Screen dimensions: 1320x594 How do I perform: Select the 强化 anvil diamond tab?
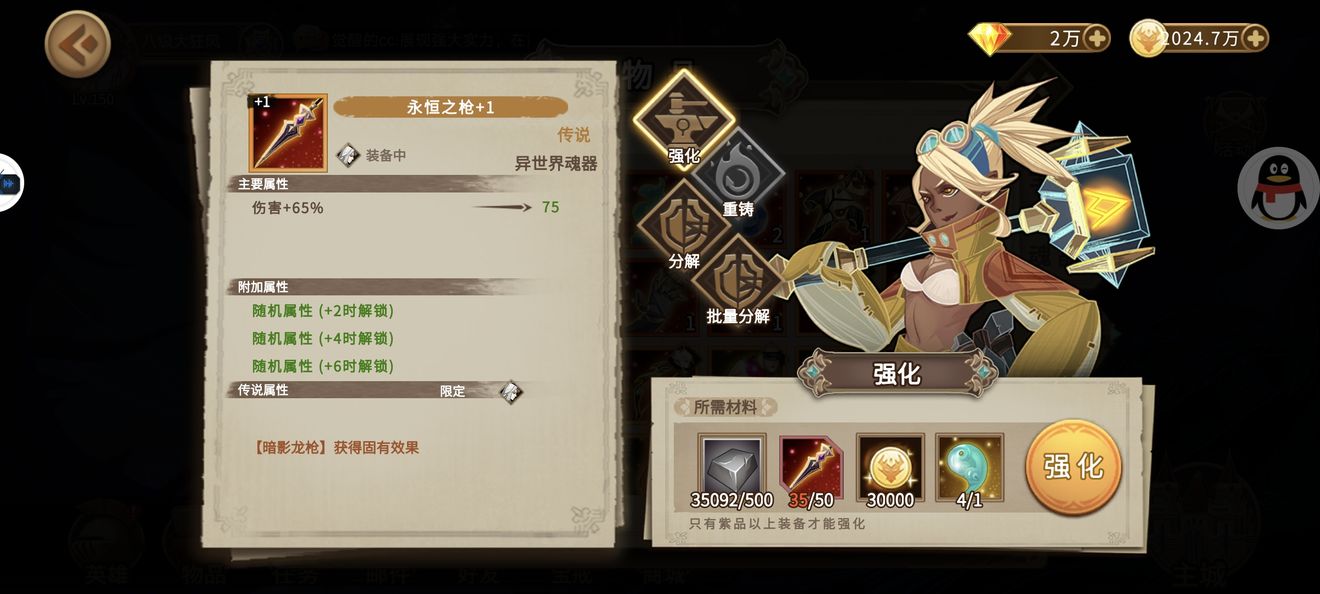pos(684,120)
